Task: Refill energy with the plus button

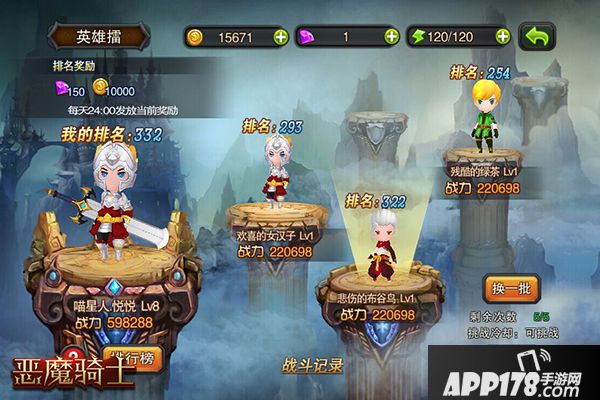Action: click(502, 37)
